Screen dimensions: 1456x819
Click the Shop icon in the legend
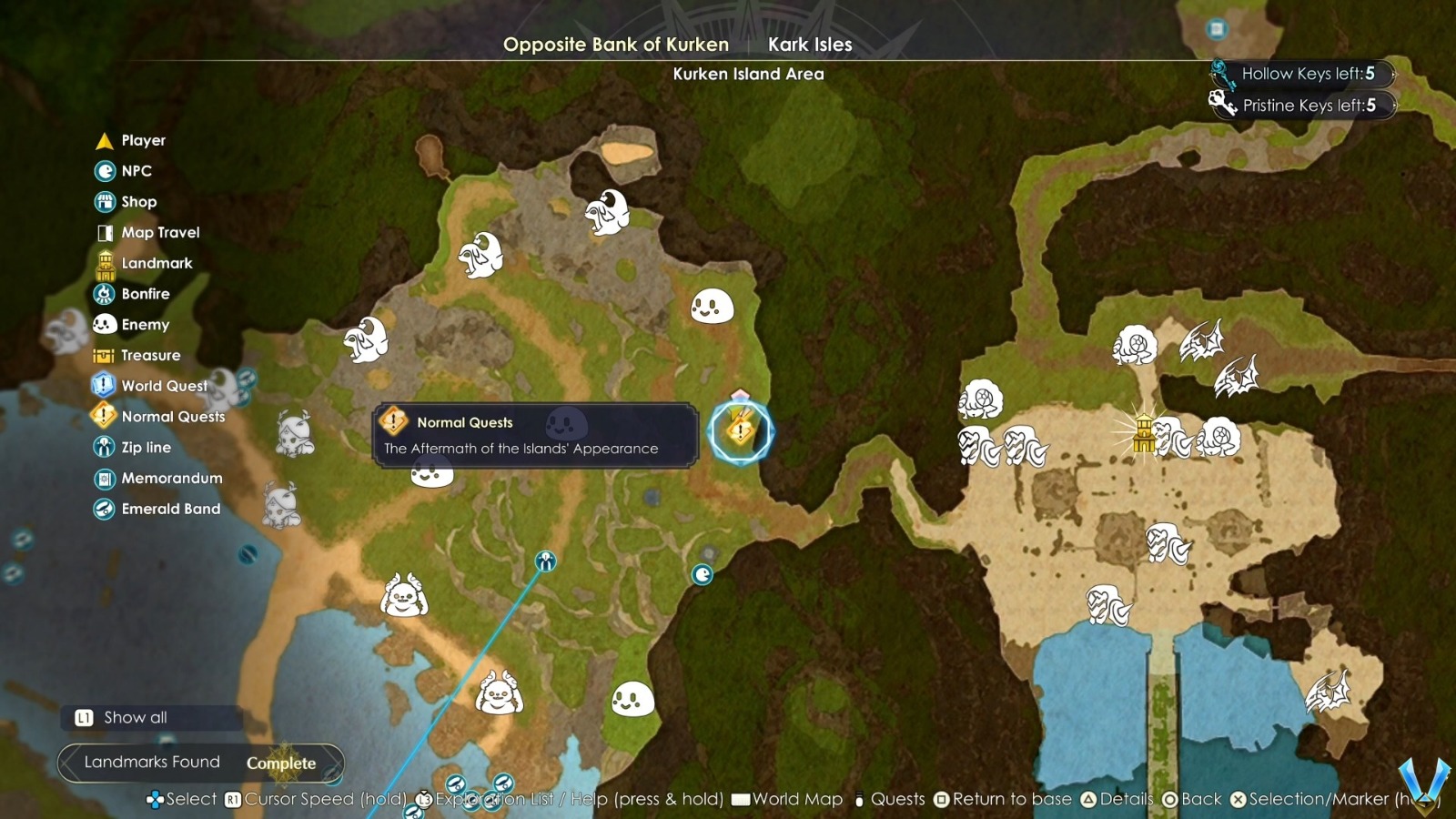[x=103, y=201]
